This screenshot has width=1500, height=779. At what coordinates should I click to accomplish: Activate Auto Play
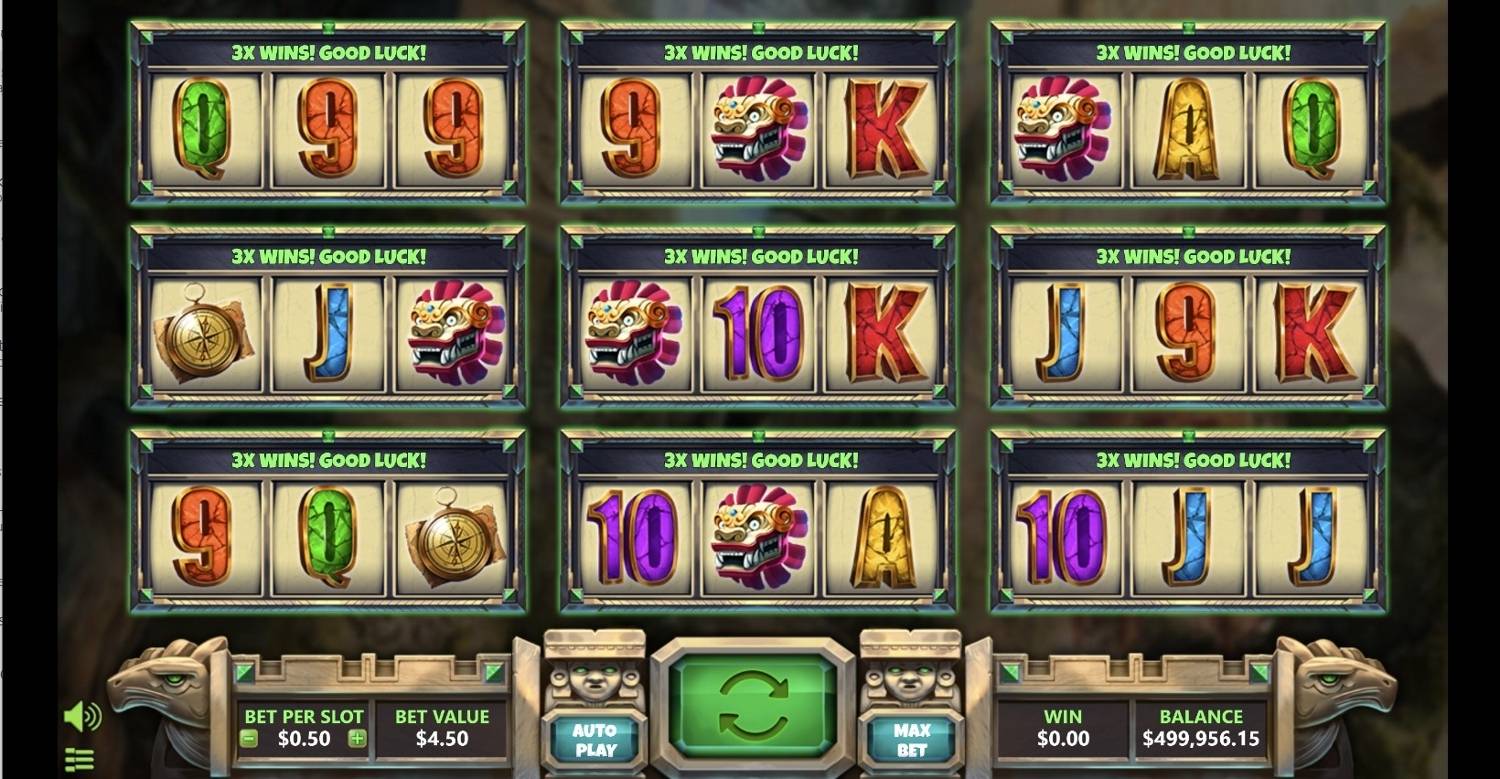595,740
